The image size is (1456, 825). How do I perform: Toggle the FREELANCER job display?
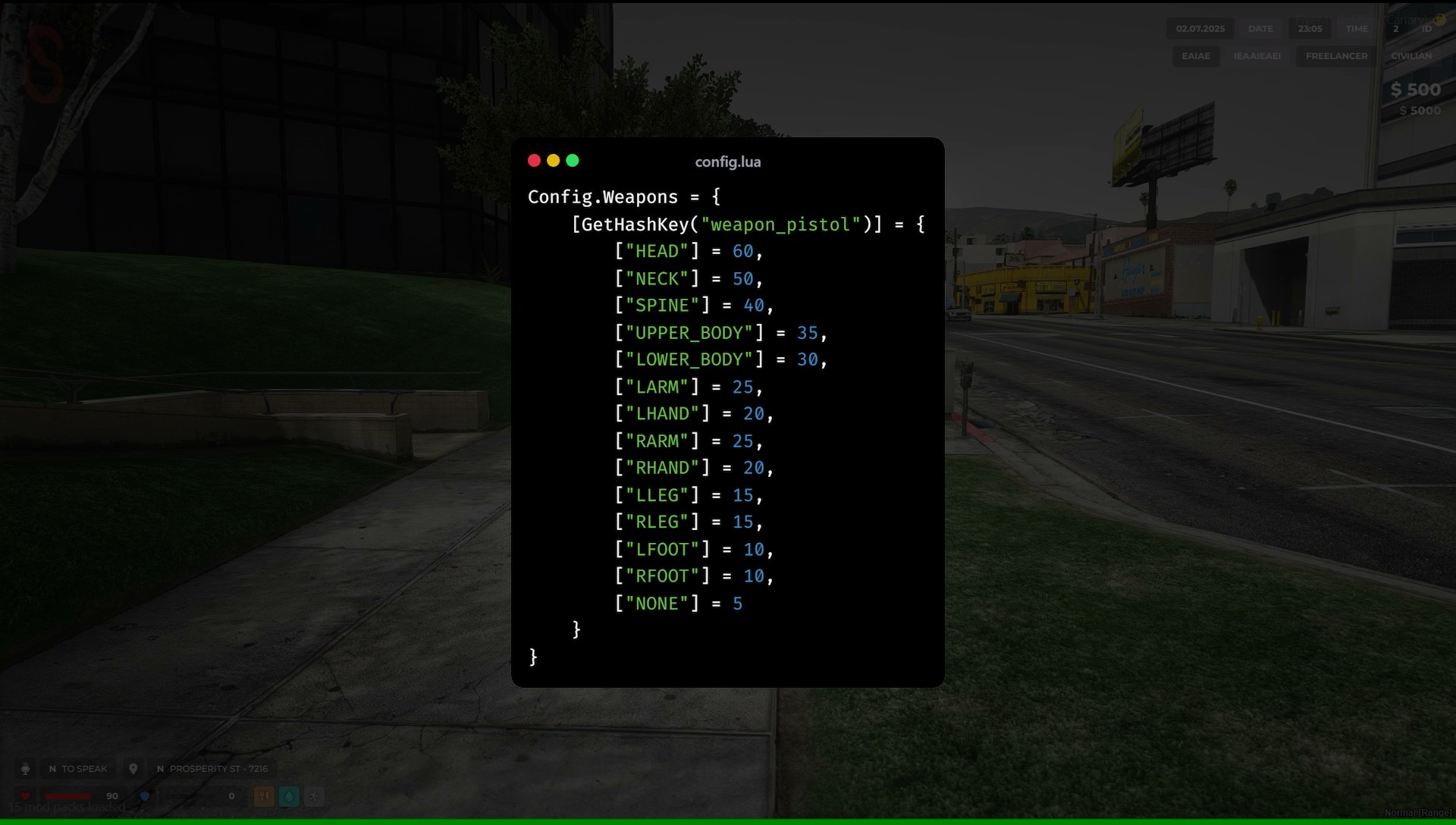click(1336, 56)
